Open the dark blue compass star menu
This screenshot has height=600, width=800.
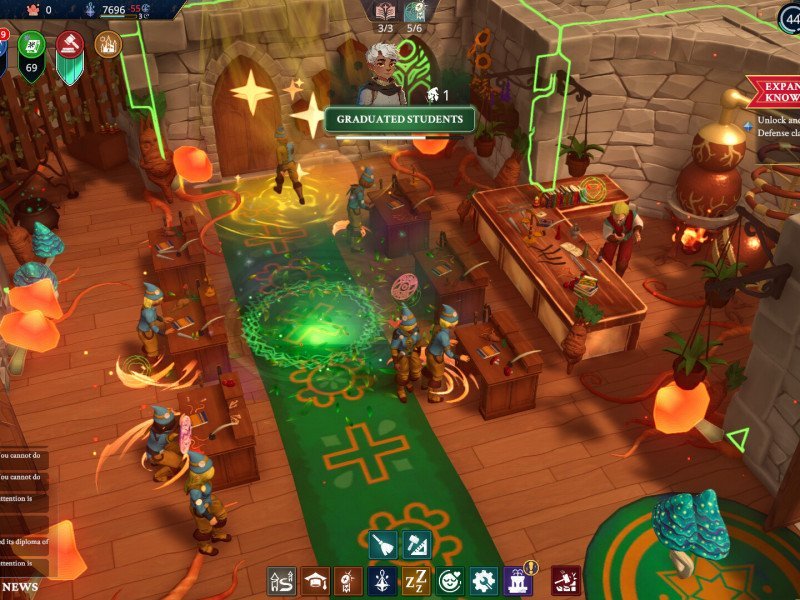pos(381,581)
